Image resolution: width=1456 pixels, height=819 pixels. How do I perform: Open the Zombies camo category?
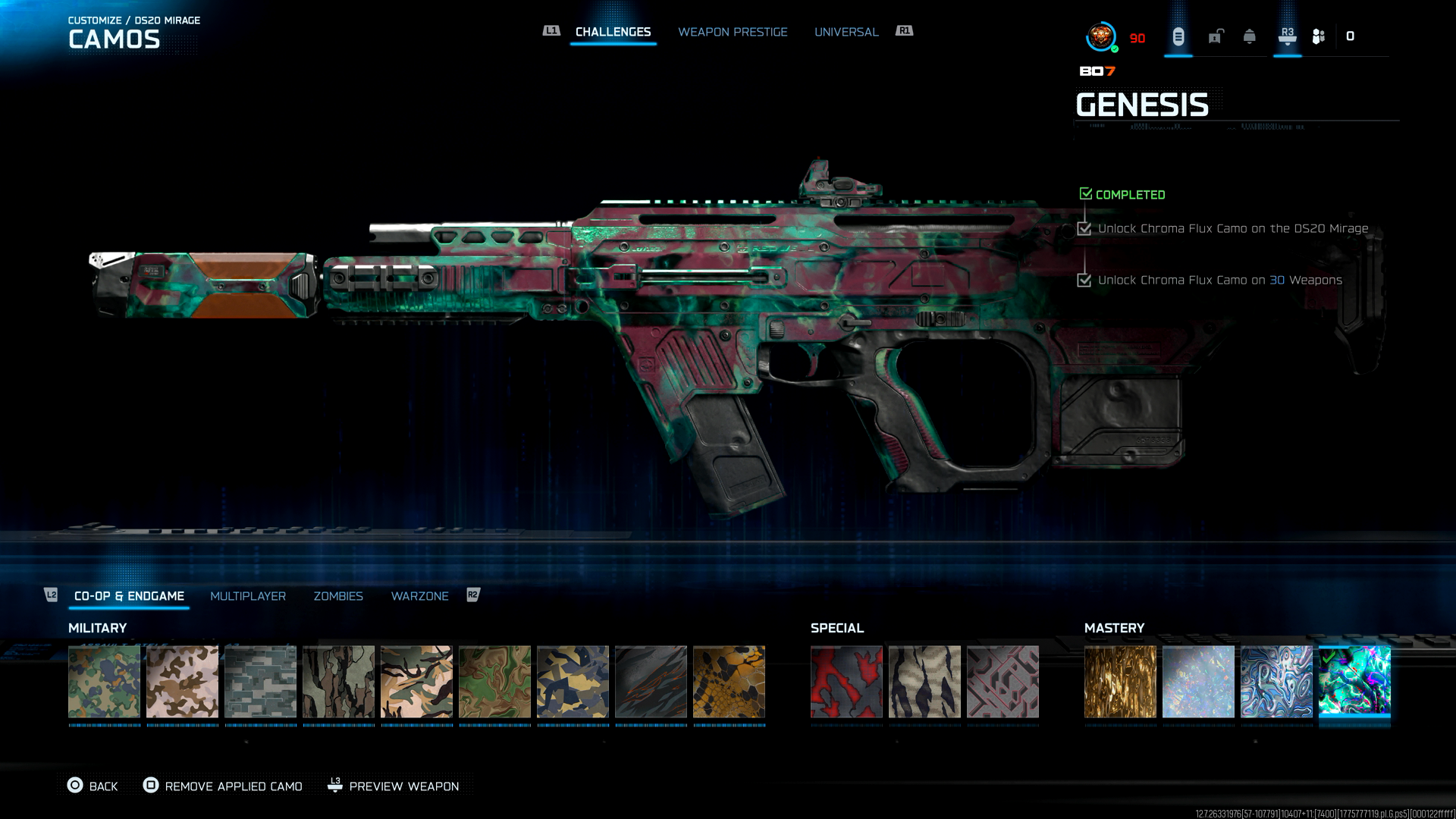pos(338,596)
